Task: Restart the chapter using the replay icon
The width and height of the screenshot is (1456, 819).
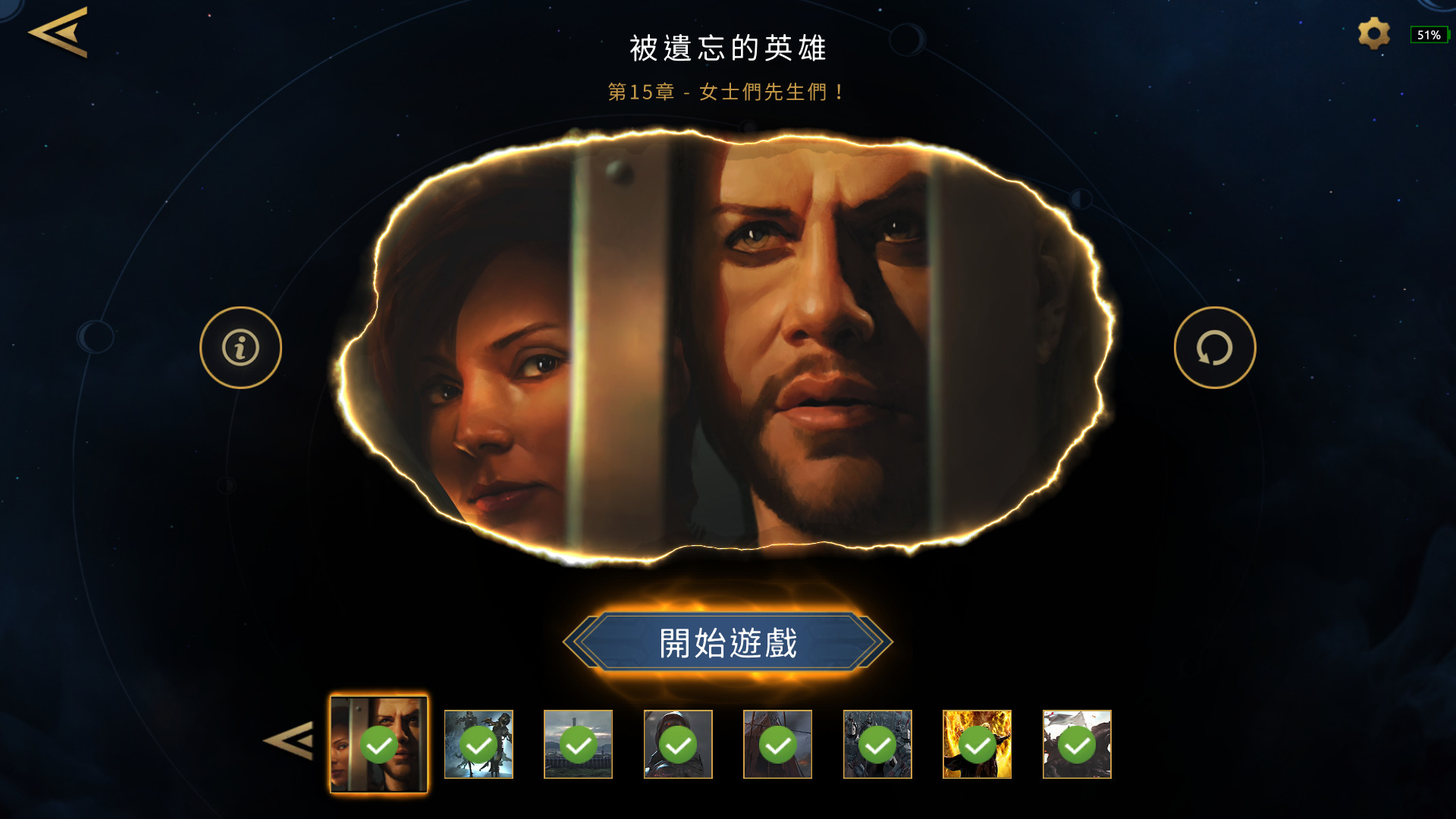Action: 1215,347
